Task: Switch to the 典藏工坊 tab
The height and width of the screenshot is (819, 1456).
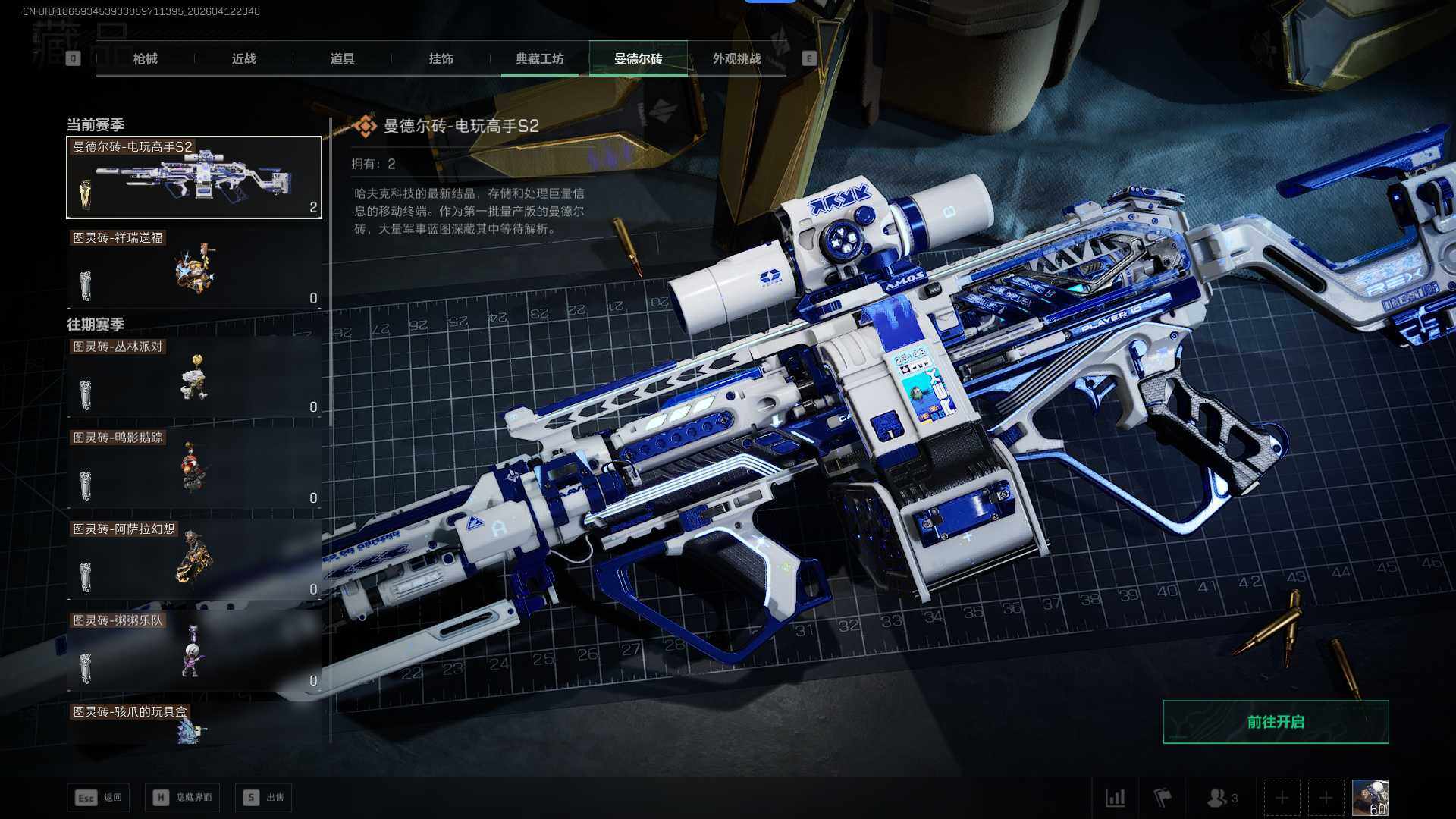Action: pos(539,58)
